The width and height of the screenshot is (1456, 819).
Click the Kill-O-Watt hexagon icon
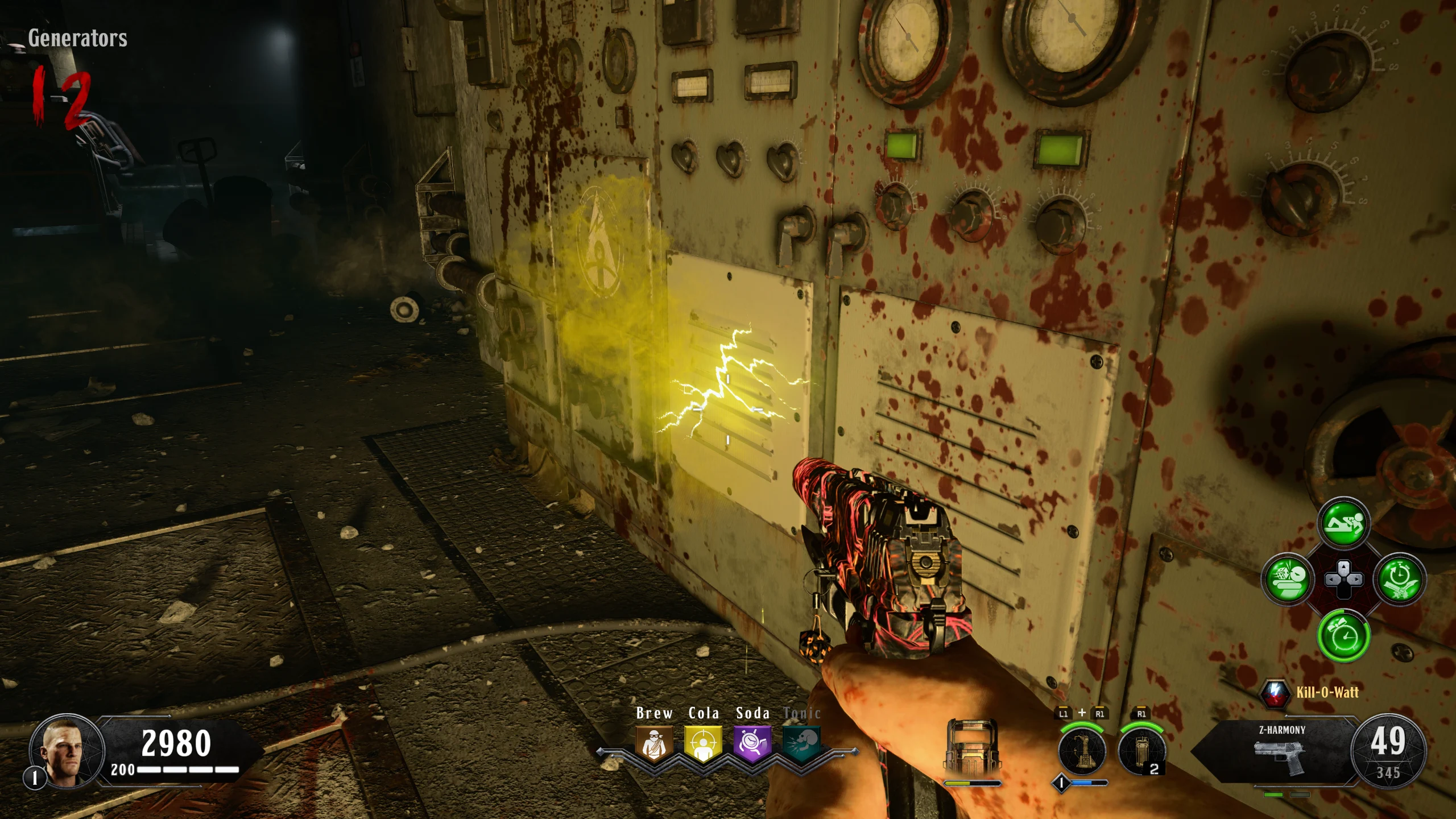pyautogui.click(x=1275, y=693)
